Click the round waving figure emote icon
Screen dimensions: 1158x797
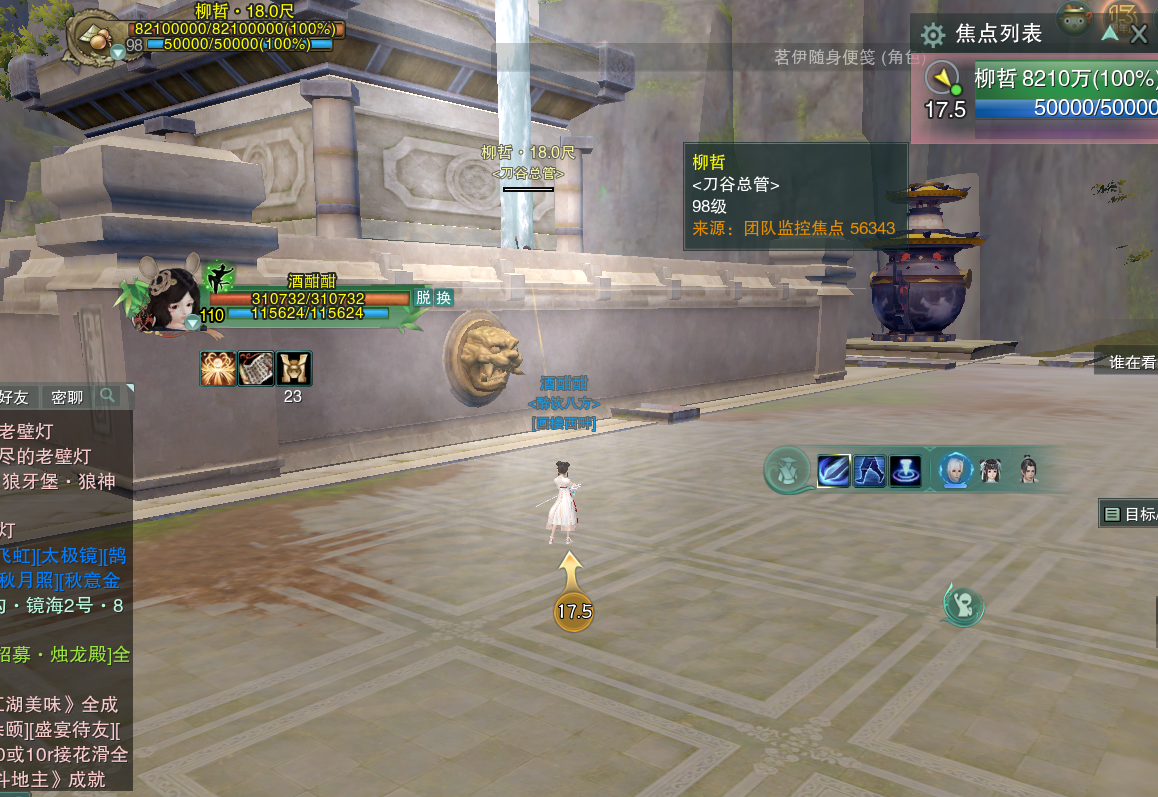(x=964, y=605)
